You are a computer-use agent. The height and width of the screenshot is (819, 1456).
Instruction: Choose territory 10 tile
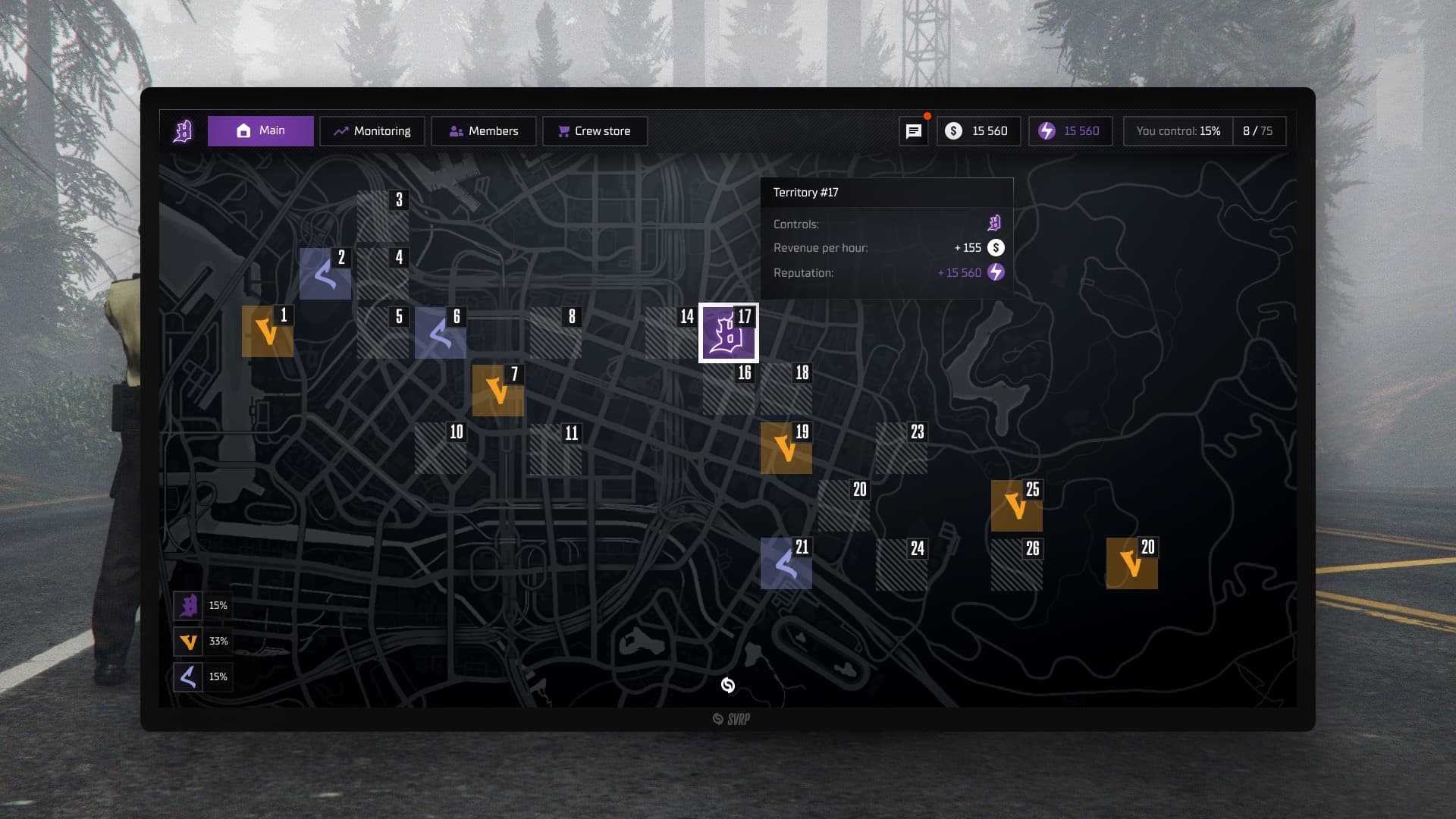pos(440,448)
